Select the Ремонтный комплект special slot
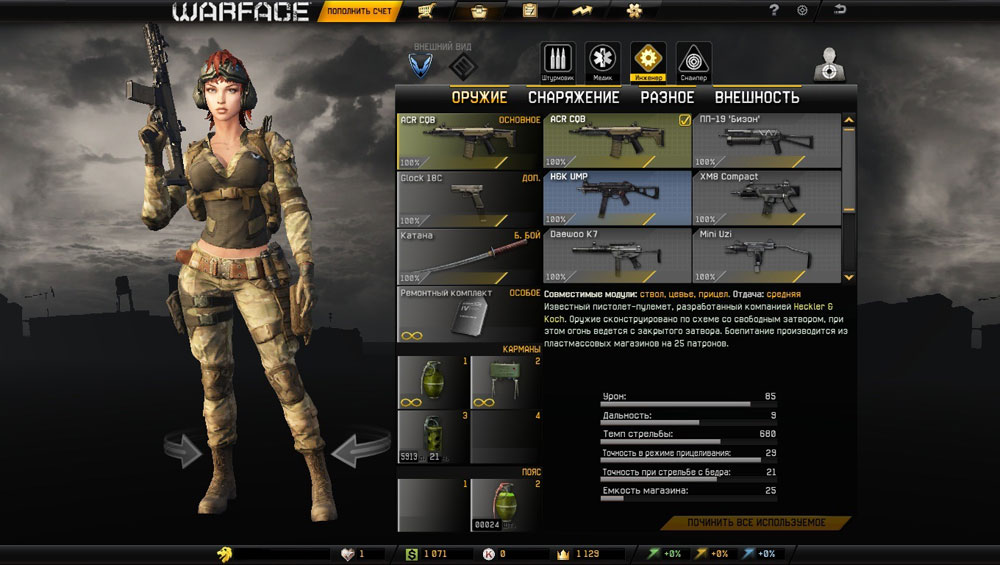 coord(469,313)
